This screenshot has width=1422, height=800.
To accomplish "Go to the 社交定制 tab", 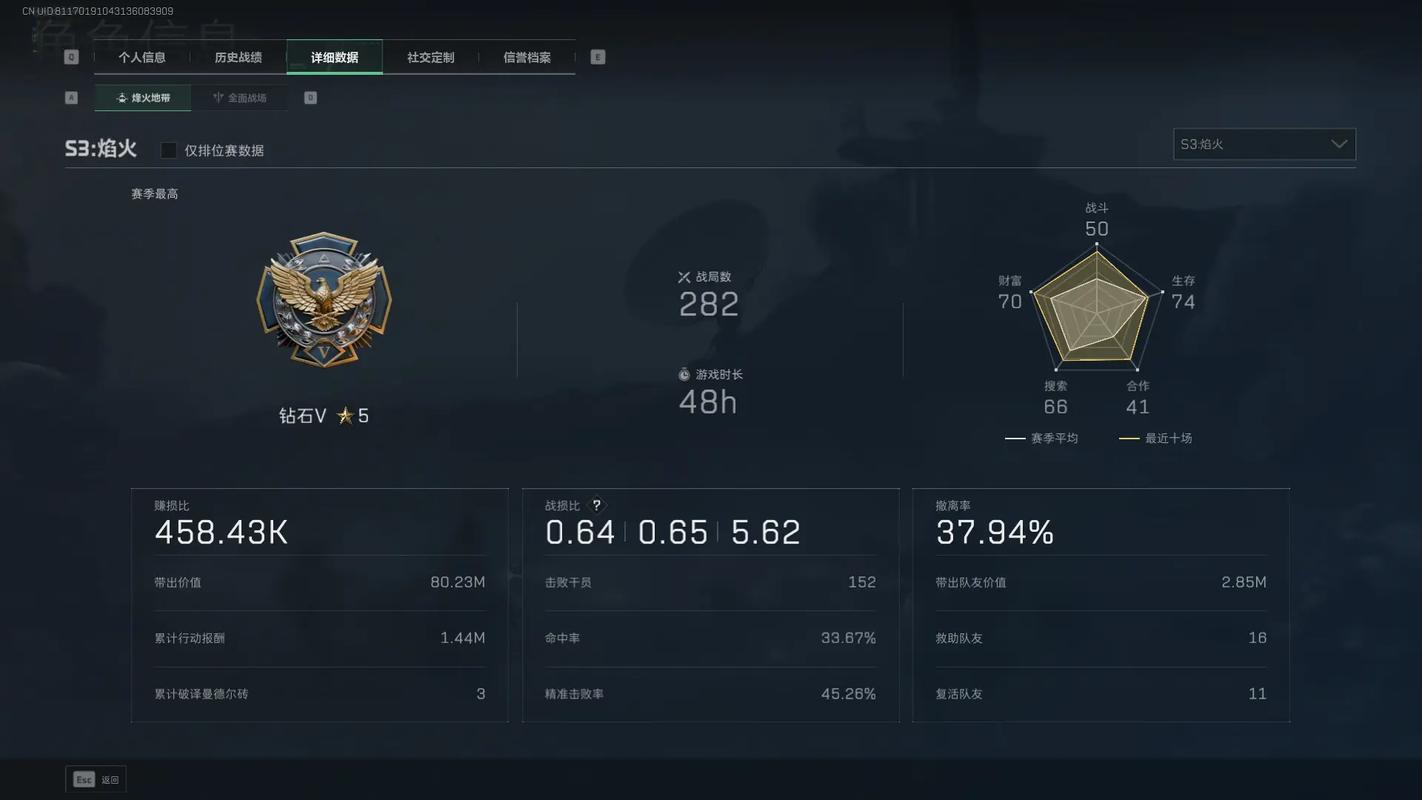I will pyautogui.click(x=430, y=57).
